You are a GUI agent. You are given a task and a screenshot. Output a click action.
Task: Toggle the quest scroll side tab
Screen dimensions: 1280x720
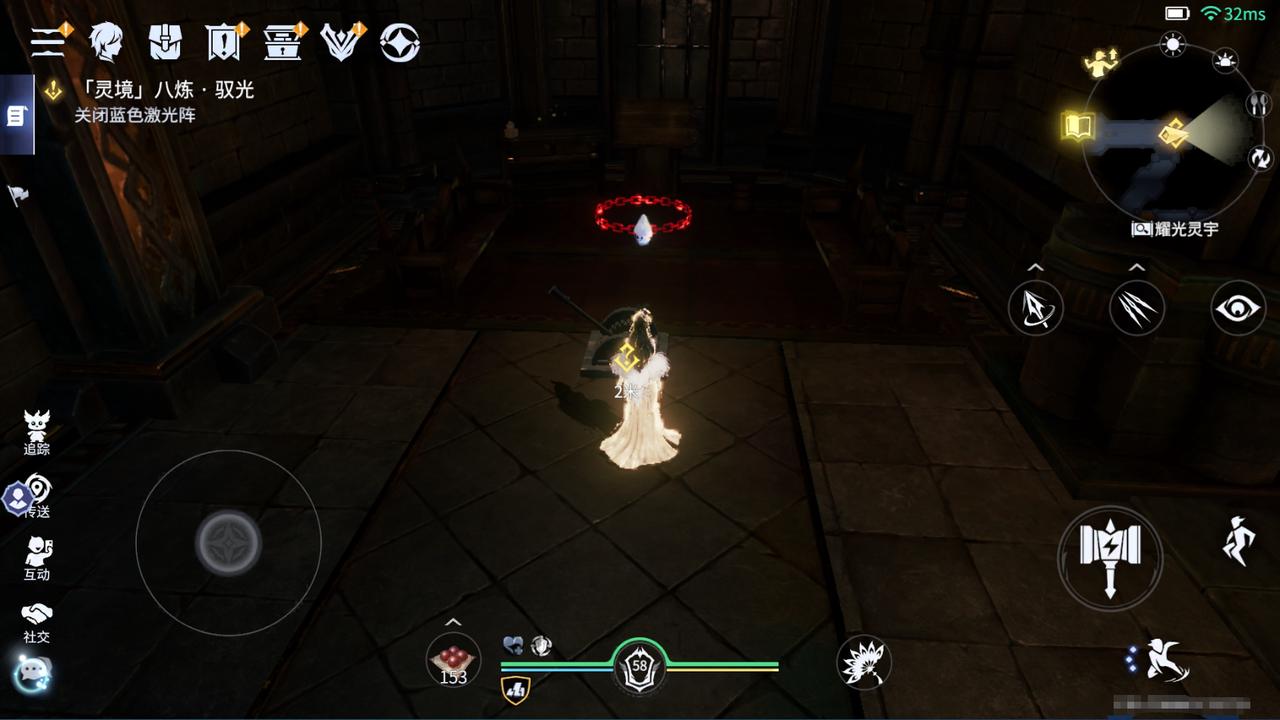point(16,115)
